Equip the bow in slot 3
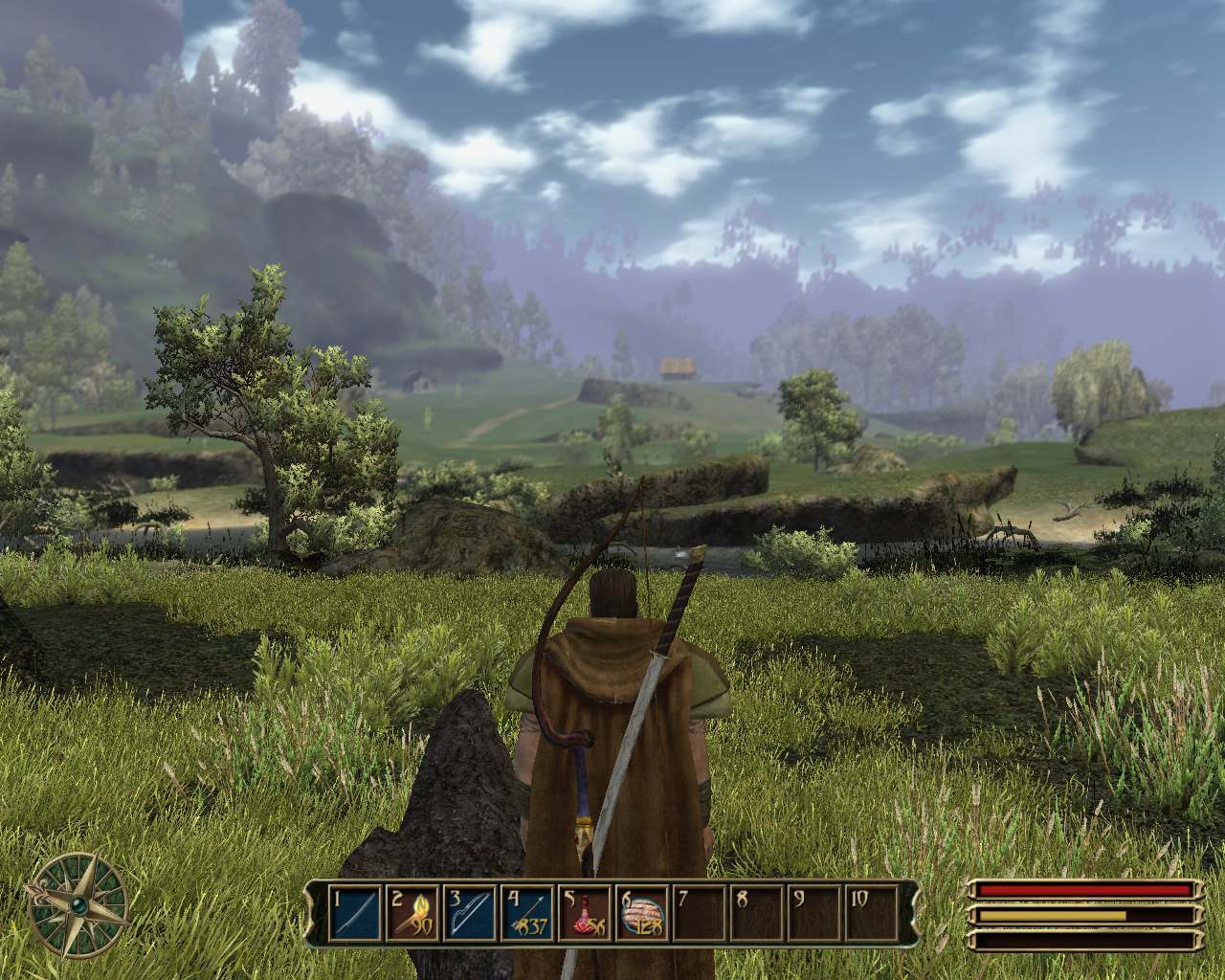The width and height of the screenshot is (1225, 980). (x=470, y=913)
